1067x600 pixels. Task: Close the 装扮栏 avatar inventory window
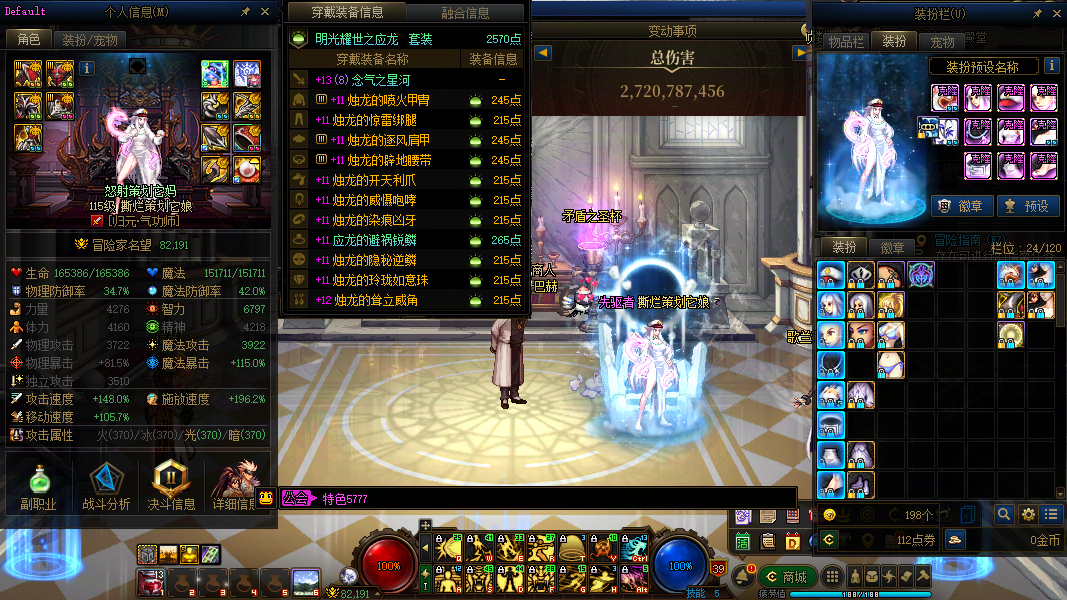pos(1056,13)
